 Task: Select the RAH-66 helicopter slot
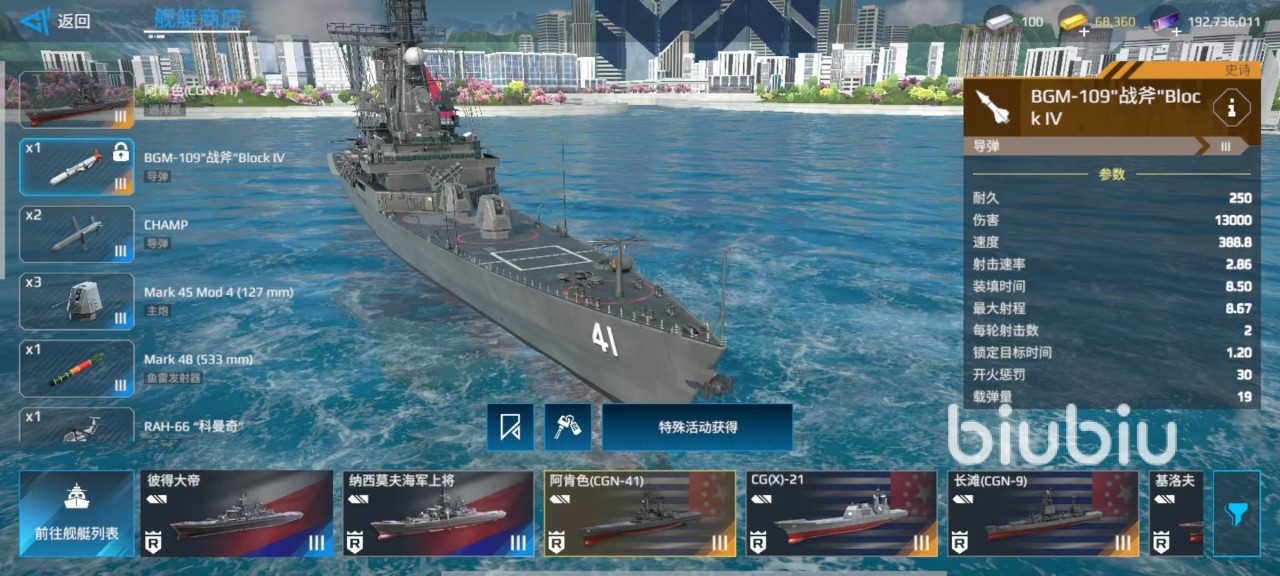pyautogui.click(x=77, y=426)
